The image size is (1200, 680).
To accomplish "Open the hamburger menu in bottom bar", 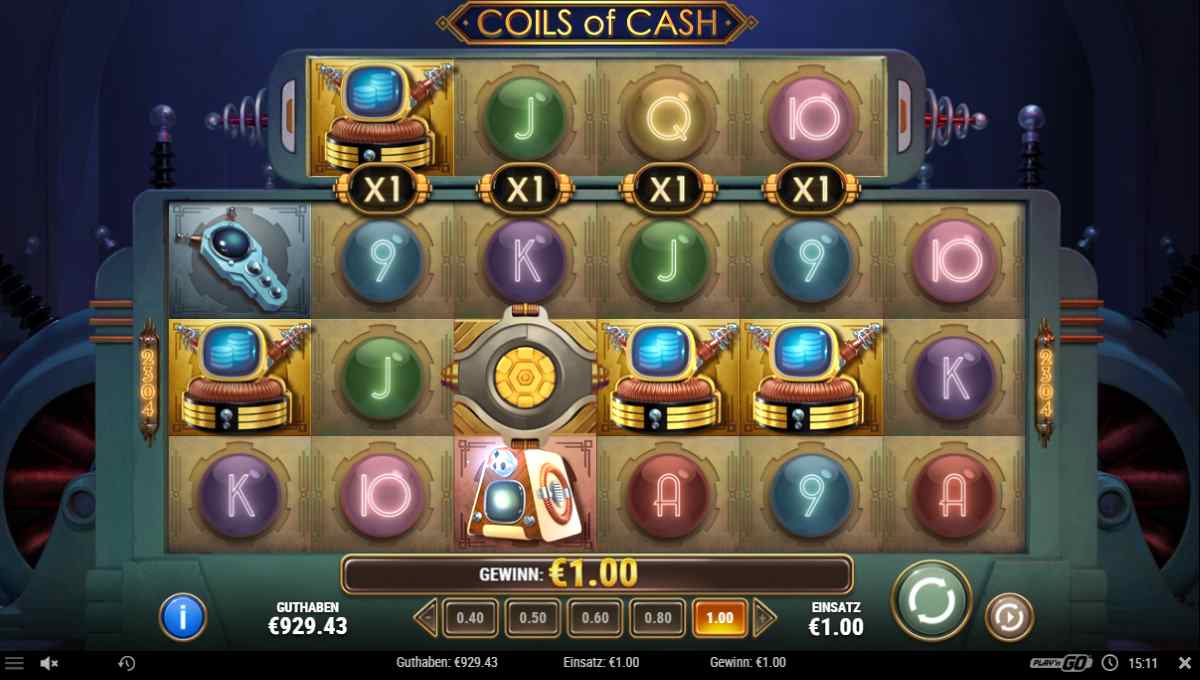I will 14,663.
